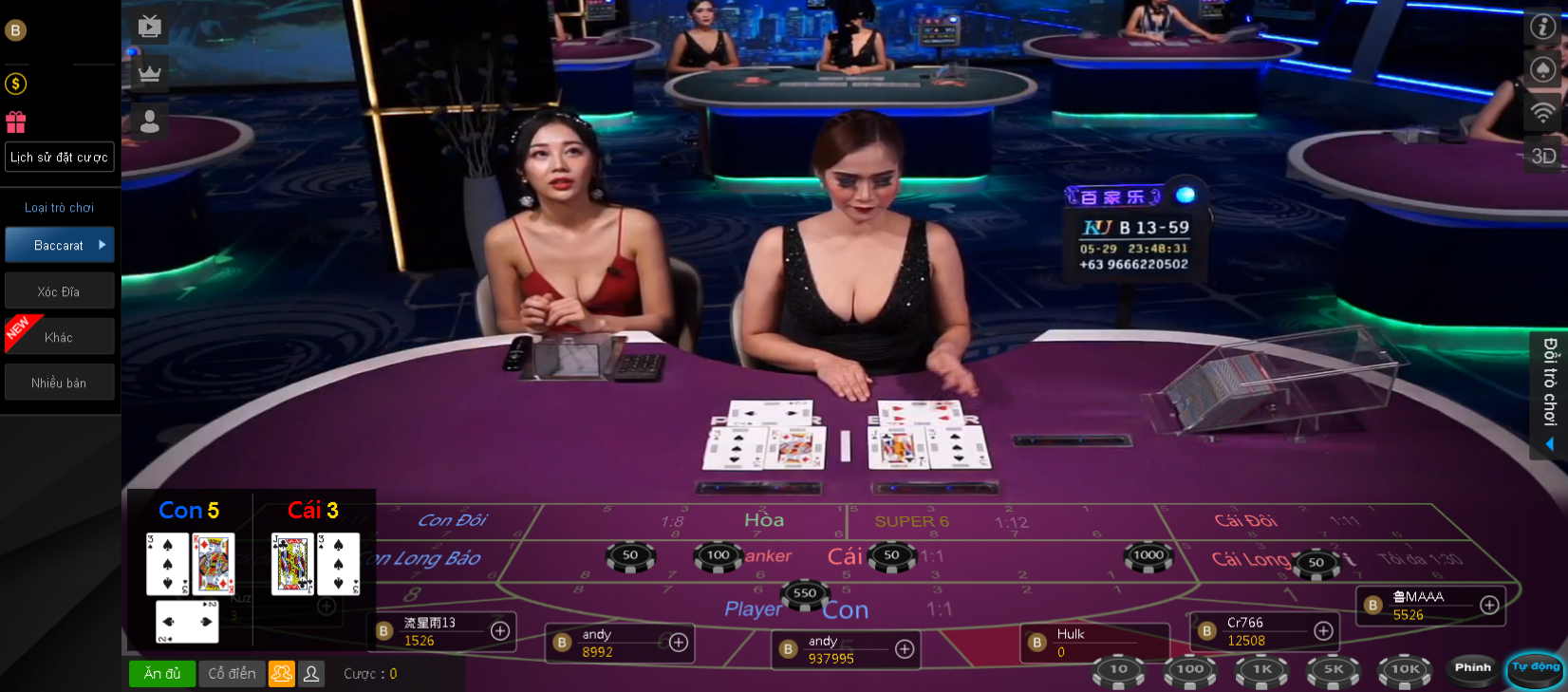Screen dimensions: 1568x692
Task: Open the gift promotions icon
Action: tap(14, 122)
